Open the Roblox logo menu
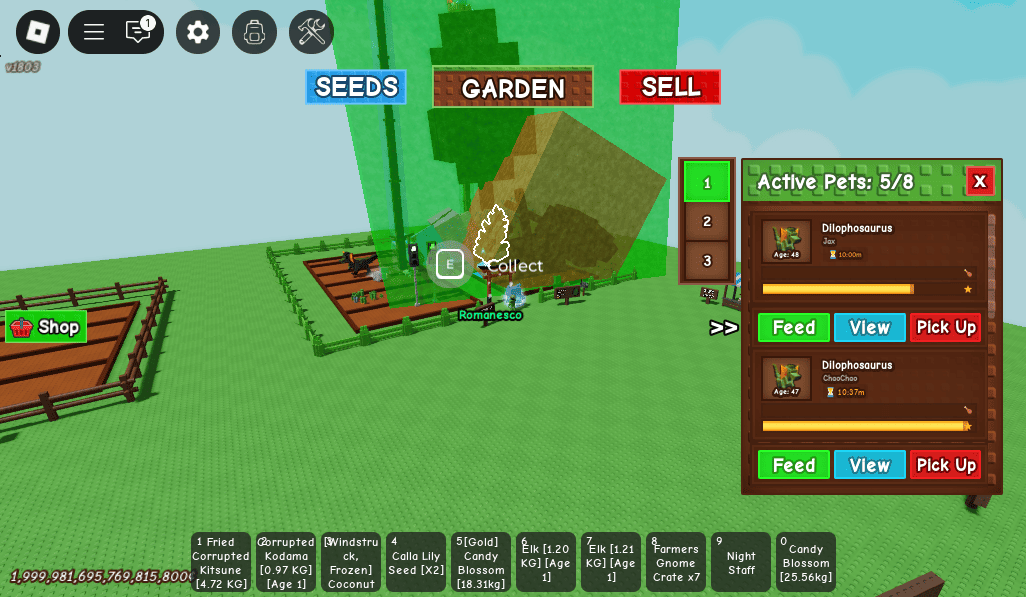1026x597 pixels. click(38, 32)
